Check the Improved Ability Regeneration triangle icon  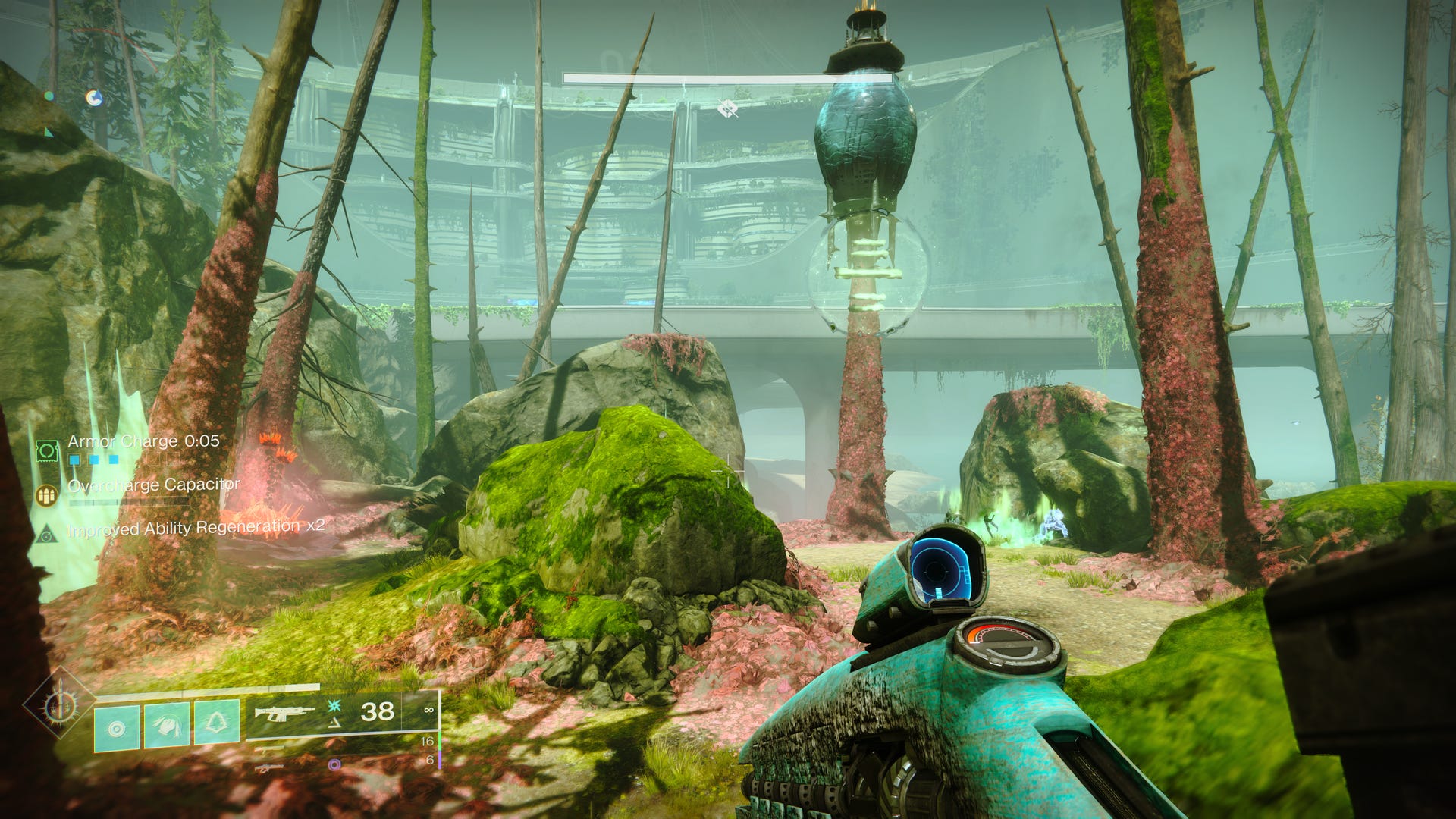tap(47, 534)
